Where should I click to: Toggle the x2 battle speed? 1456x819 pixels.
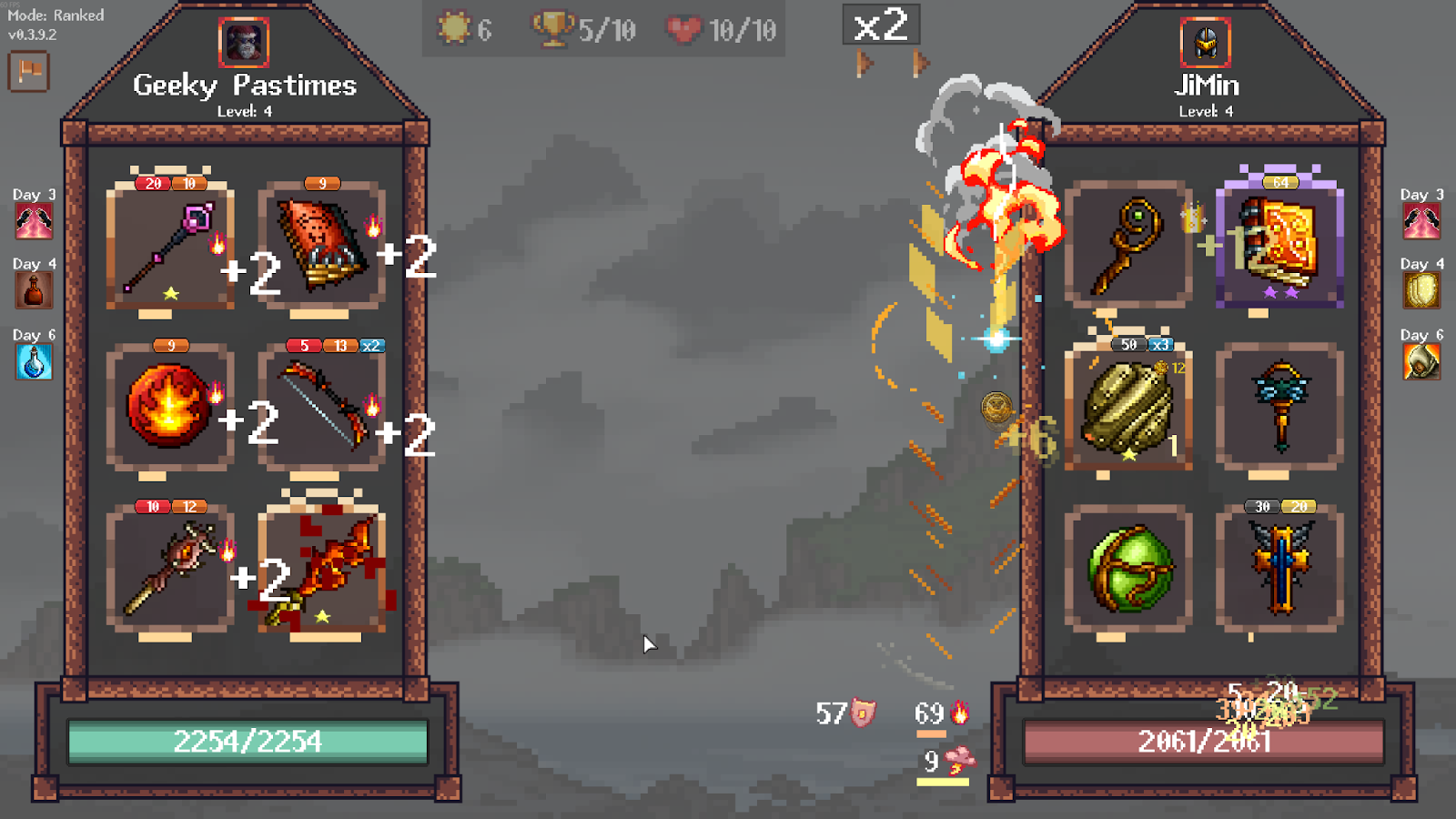click(x=880, y=25)
